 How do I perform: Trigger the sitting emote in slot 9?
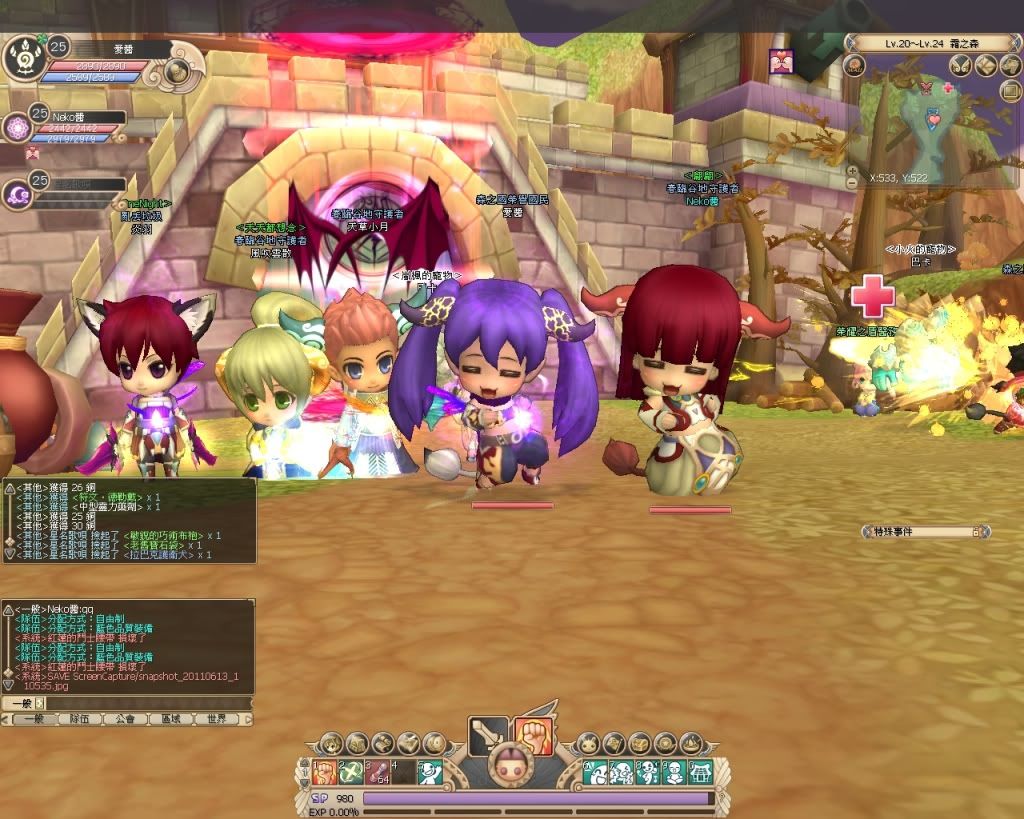coord(674,772)
